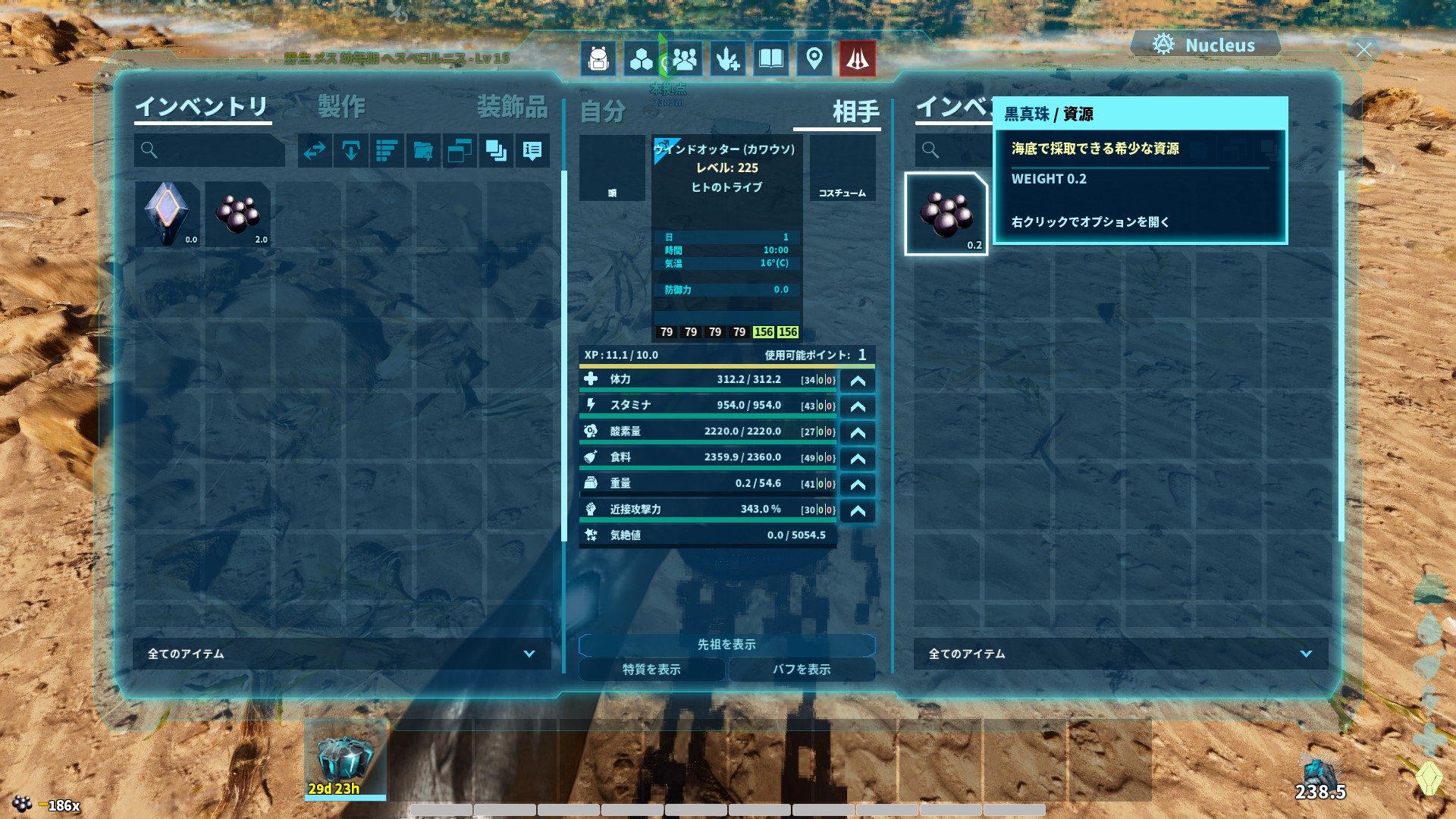Viewport: 1456px width, 819px height.
Task: Select the blue crystal item slot
Action: pos(168,214)
